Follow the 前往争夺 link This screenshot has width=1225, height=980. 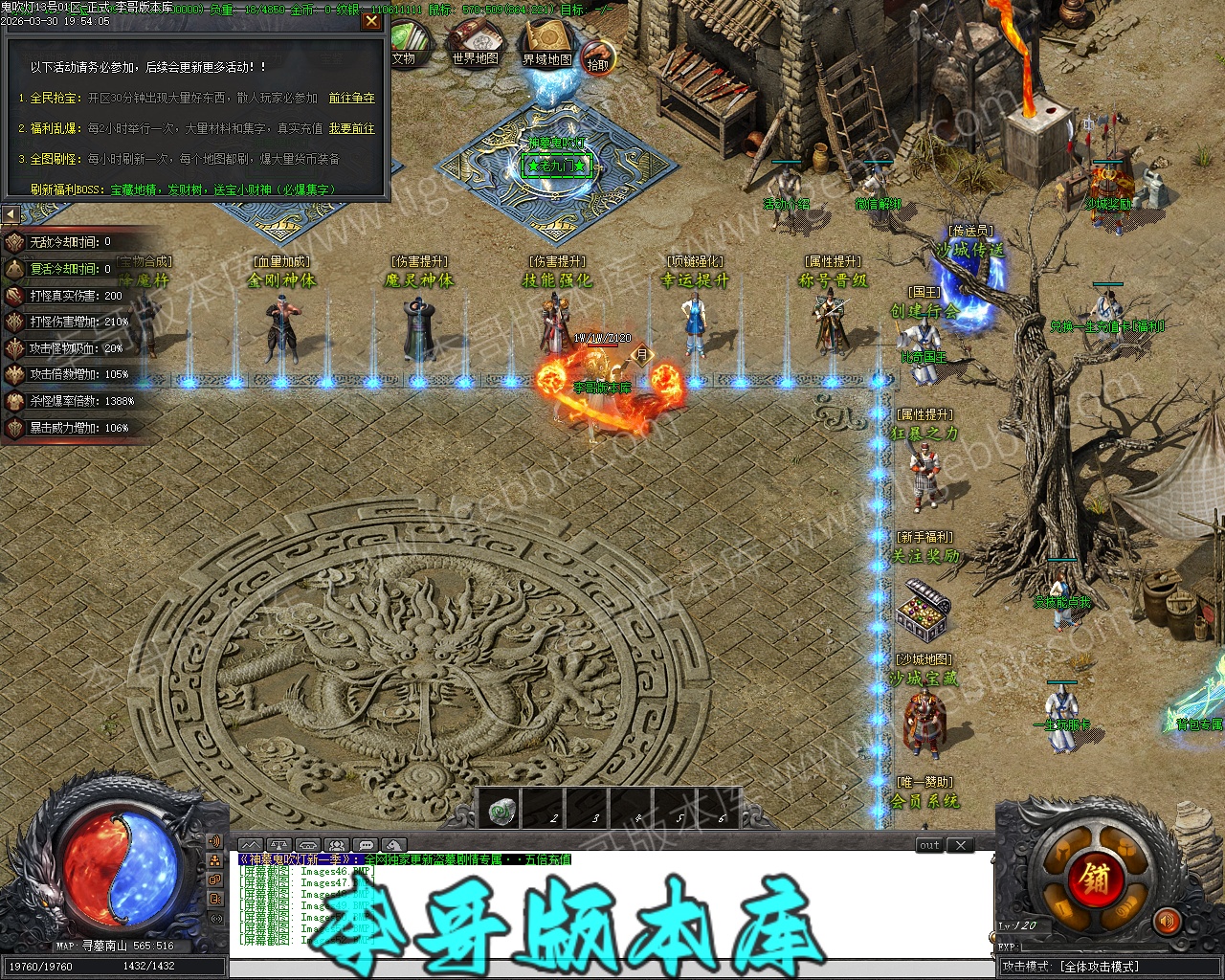tap(351, 98)
